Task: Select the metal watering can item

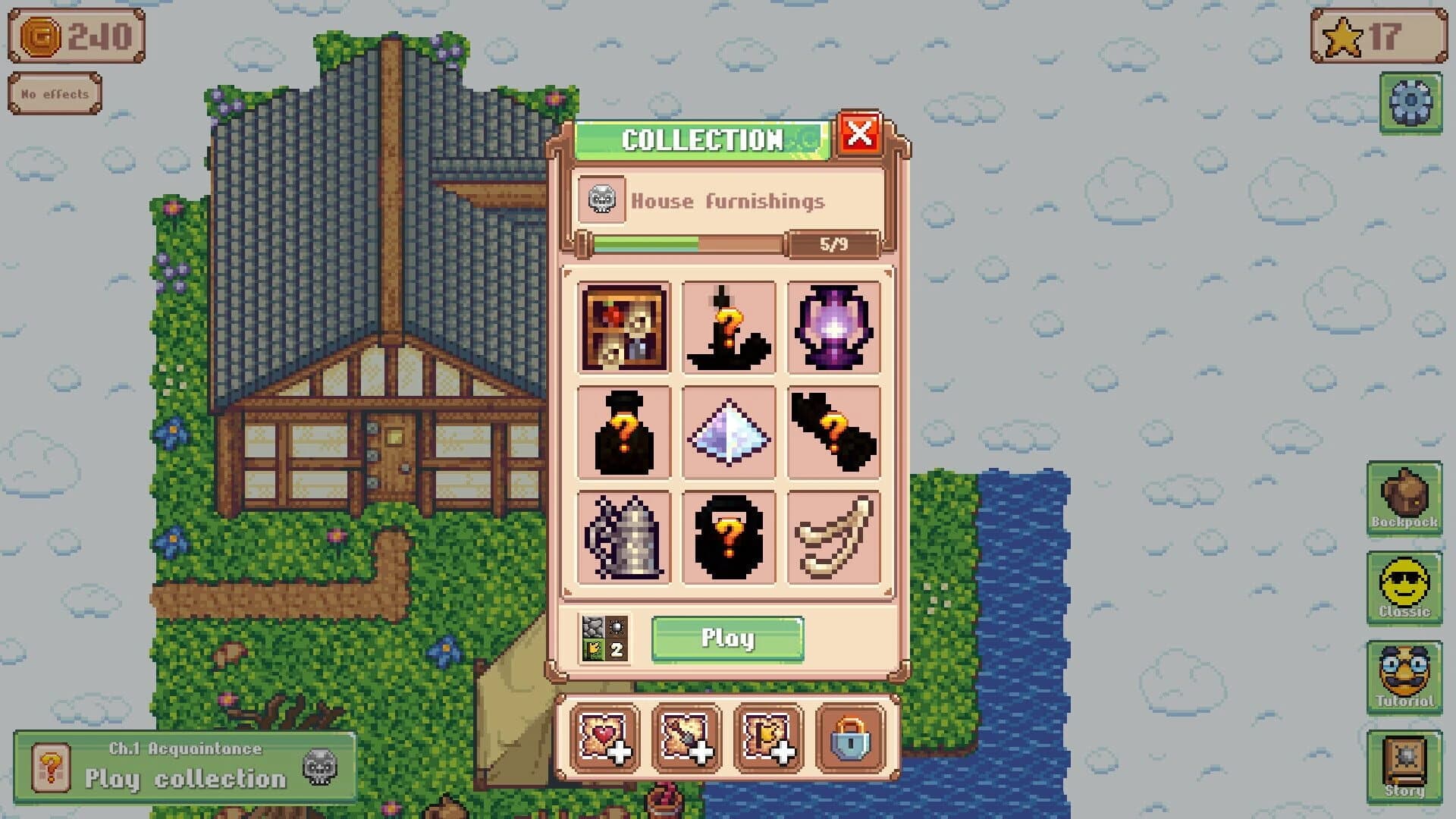Action: 623,536
